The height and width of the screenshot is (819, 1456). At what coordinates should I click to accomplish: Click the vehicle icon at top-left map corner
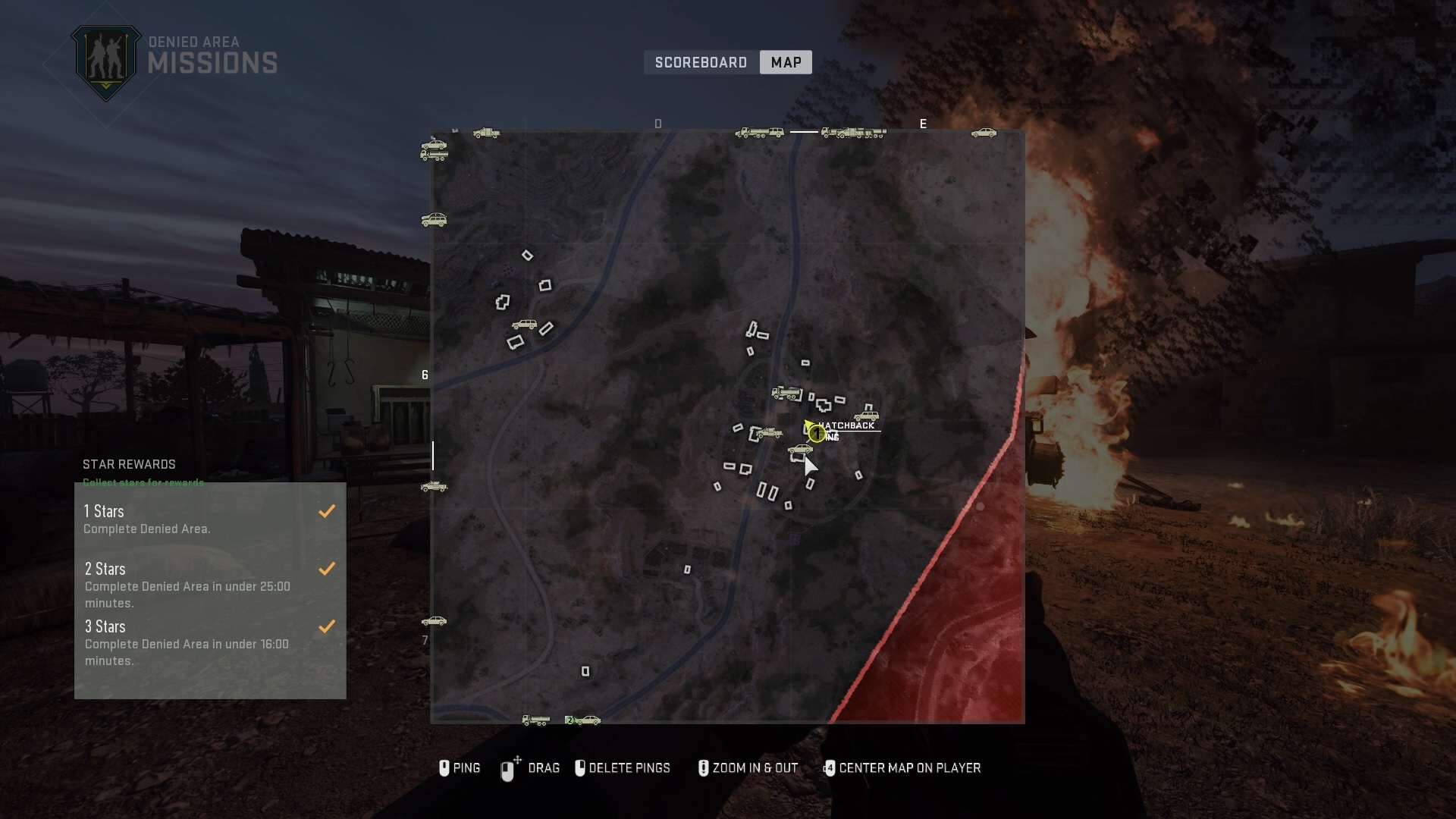click(435, 149)
